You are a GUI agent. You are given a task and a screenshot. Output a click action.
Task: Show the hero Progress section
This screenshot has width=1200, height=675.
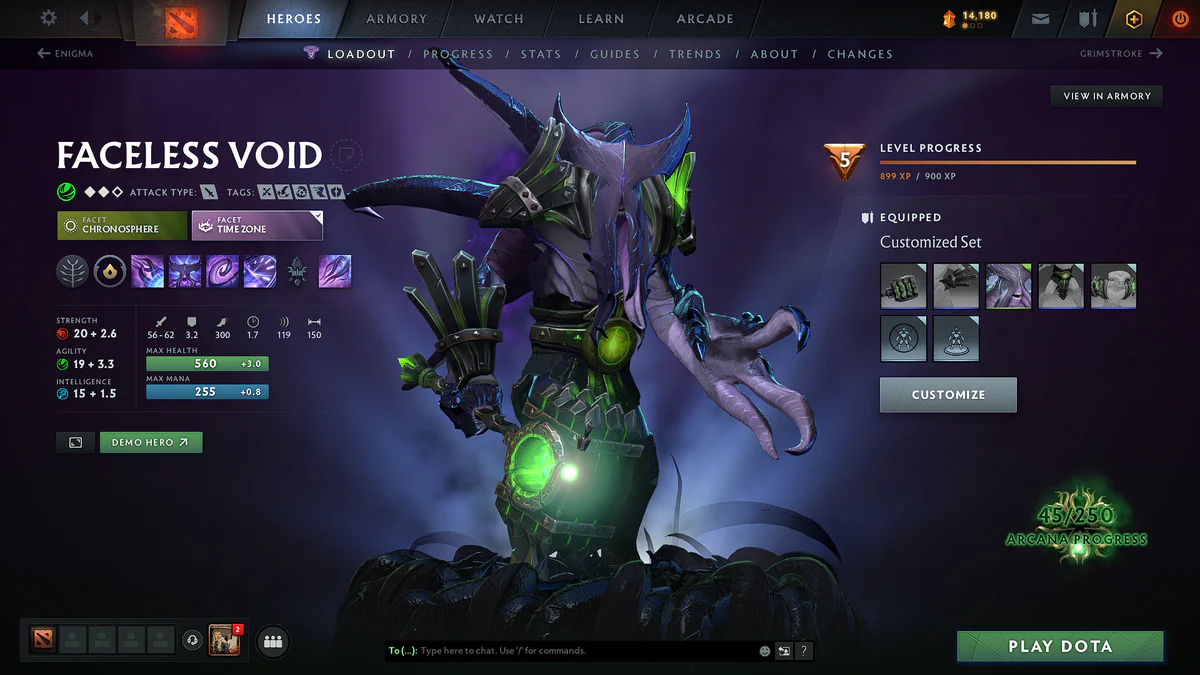pos(457,54)
